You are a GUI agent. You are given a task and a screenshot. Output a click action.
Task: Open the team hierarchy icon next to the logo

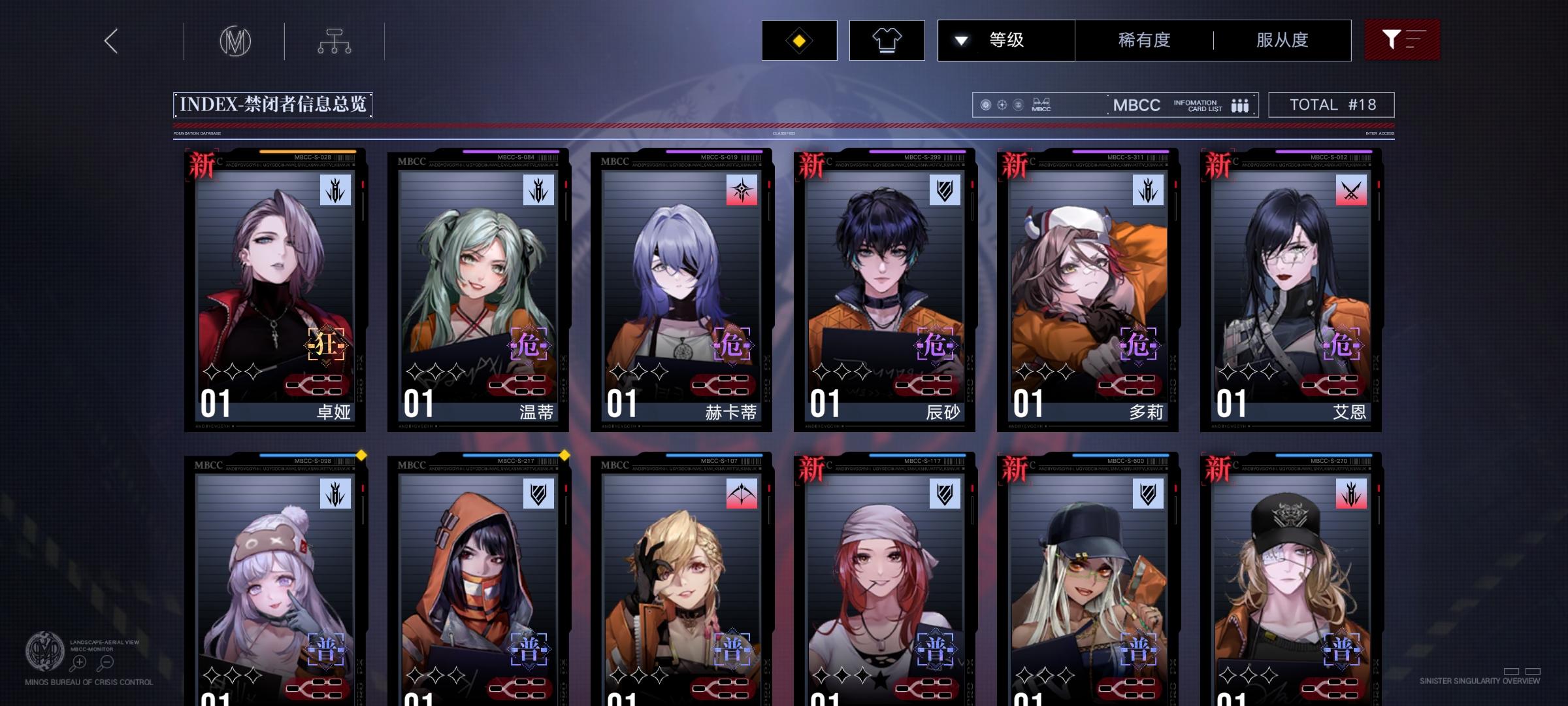pyautogui.click(x=336, y=40)
